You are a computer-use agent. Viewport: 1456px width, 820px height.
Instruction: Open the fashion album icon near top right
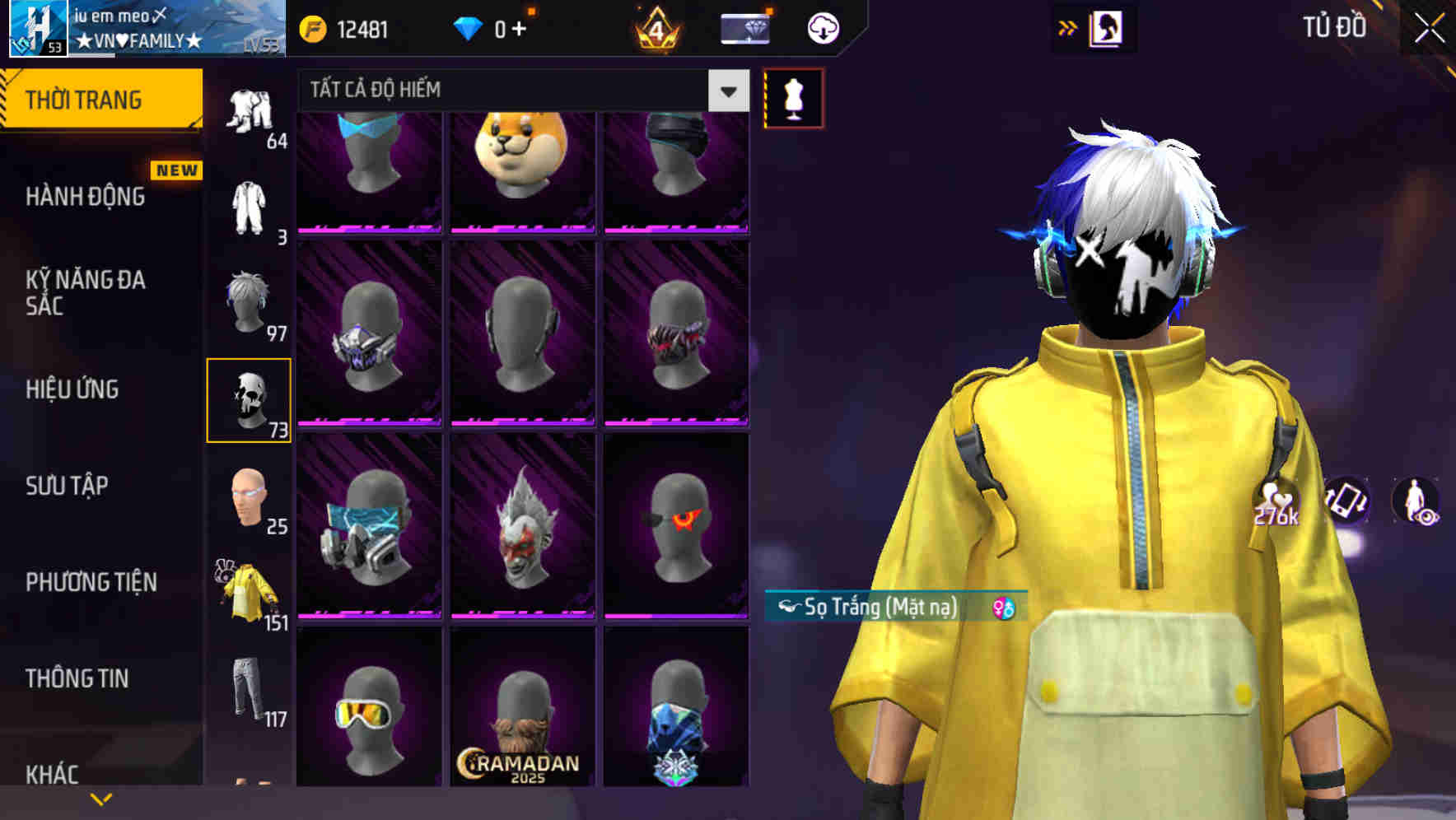click(1107, 27)
